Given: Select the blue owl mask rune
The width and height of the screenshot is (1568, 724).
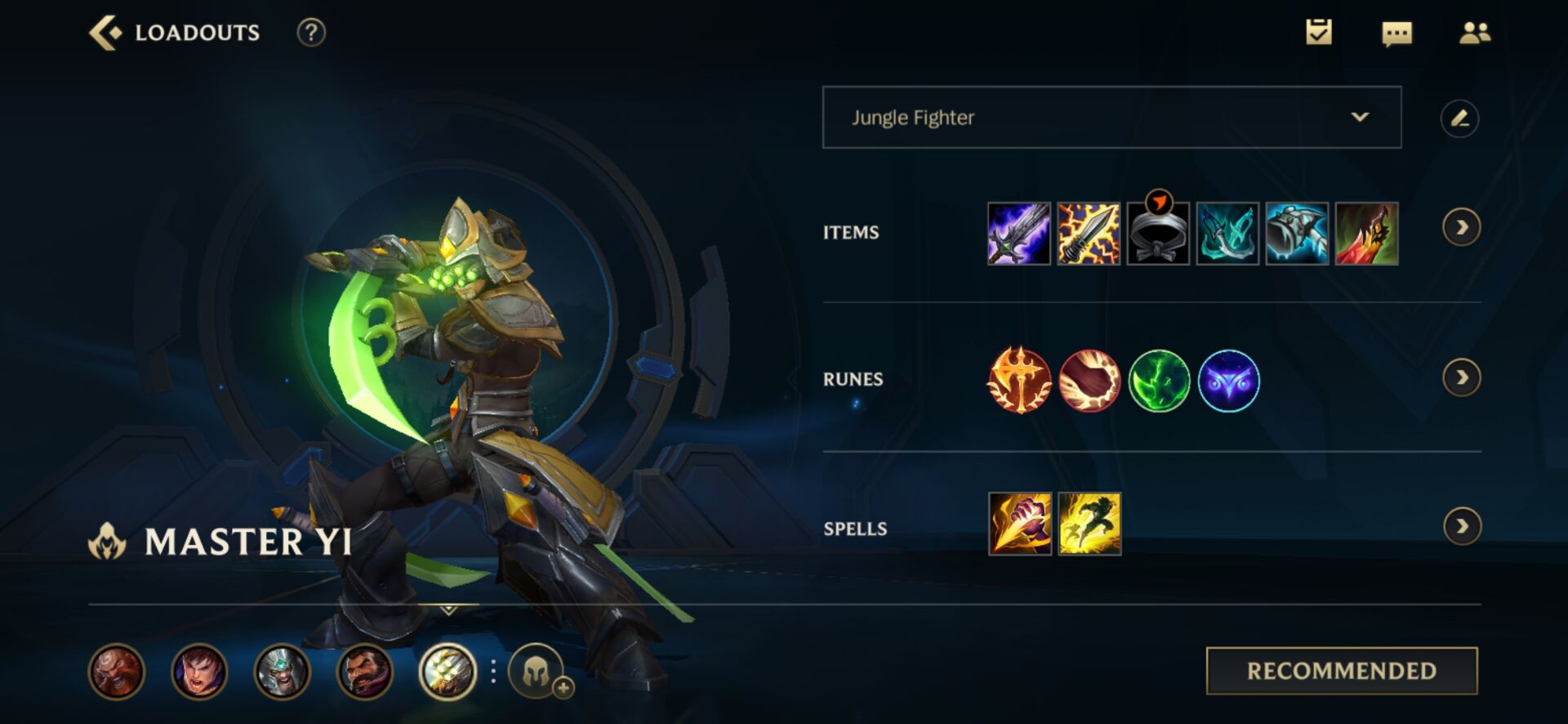Looking at the screenshot, I should [x=1228, y=380].
